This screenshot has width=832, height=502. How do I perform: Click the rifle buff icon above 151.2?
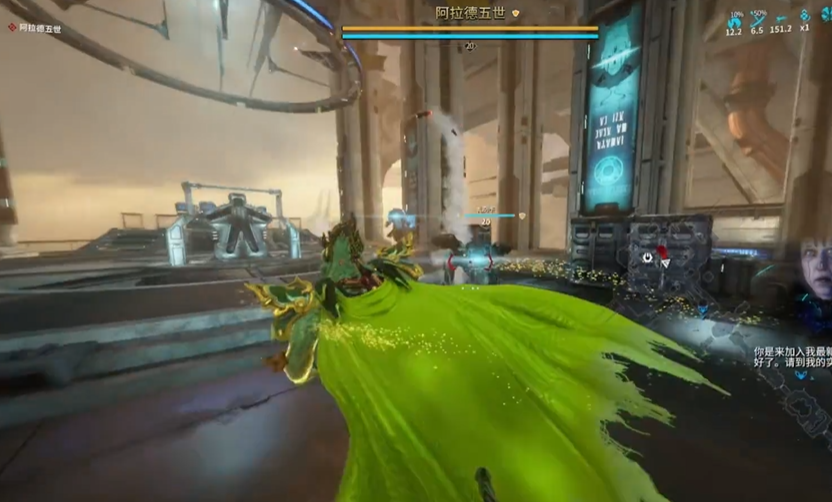tap(781, 19)
